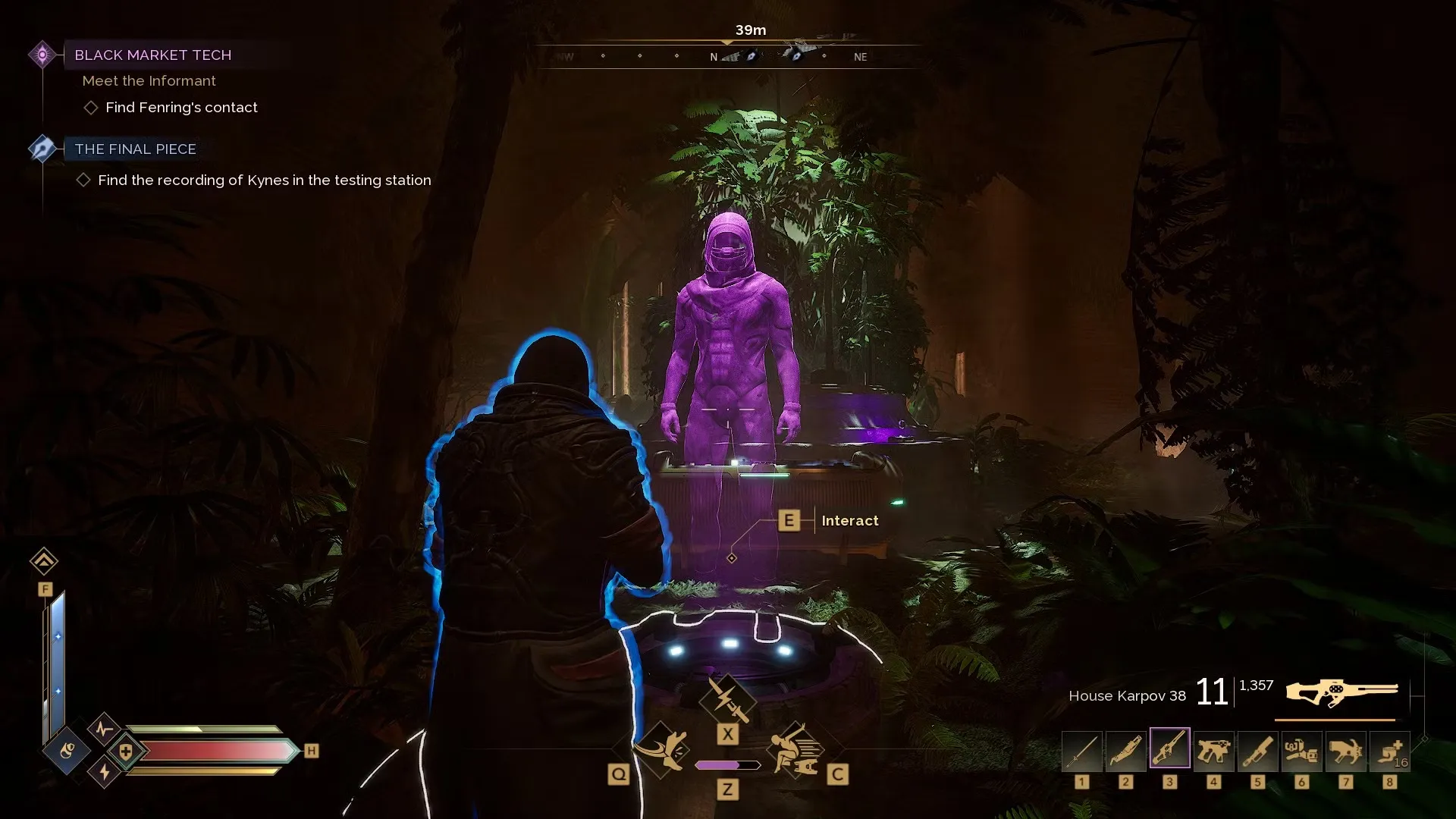Click the lightning bolt stamina icon

[105, 772]
